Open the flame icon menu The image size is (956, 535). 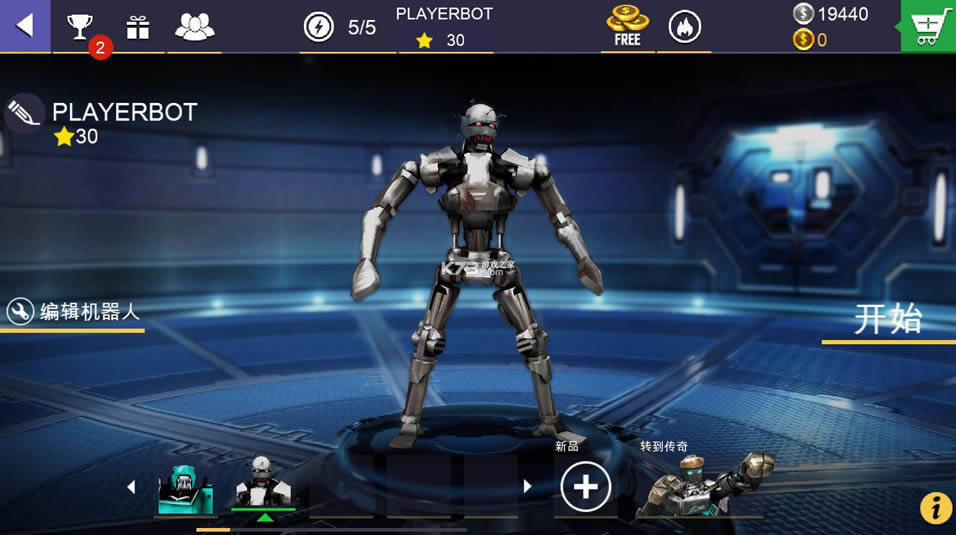pyautogui.click(x=685, y=27)
